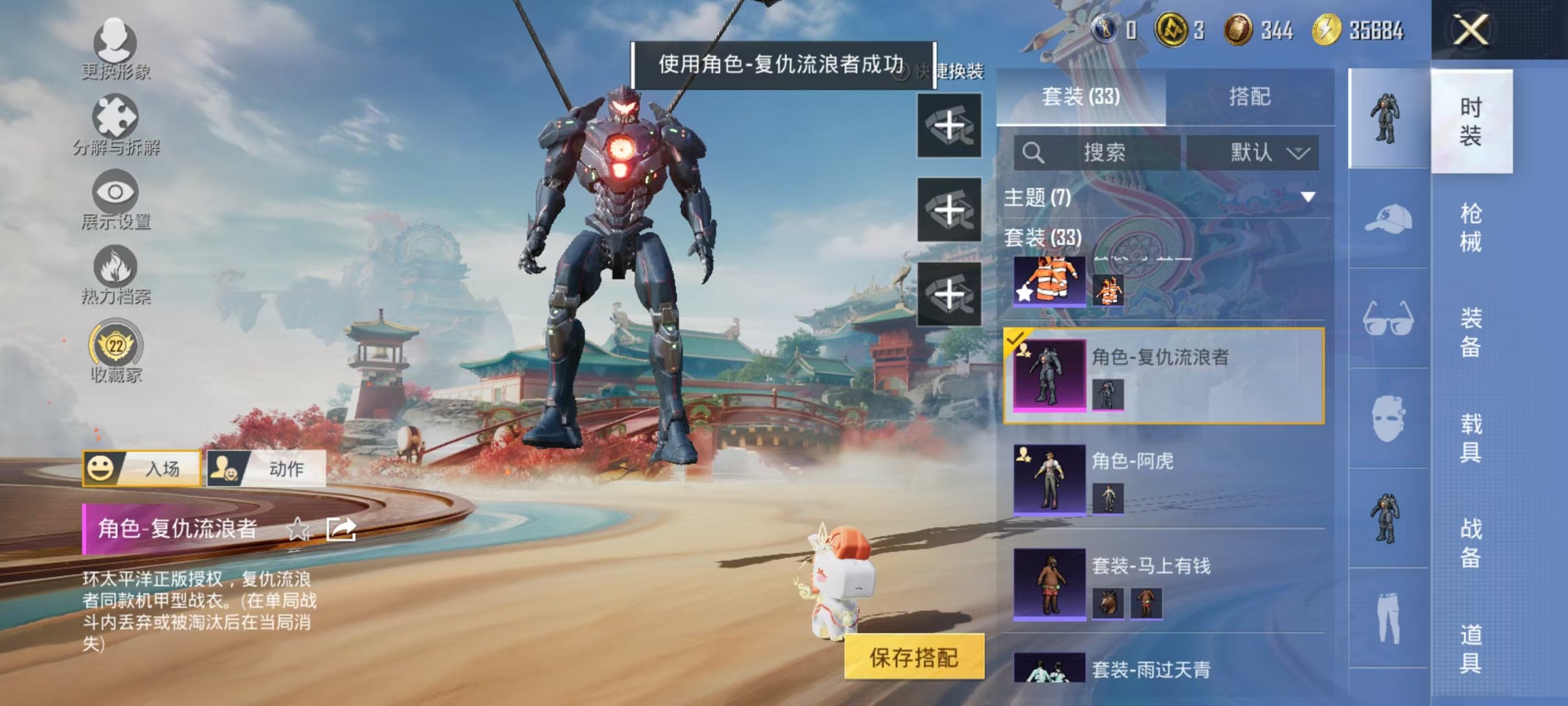Screen dimensions: 1568x706
Task: Toggle the star on the orange outfit thumbnail
Action: coord(1023,294)
